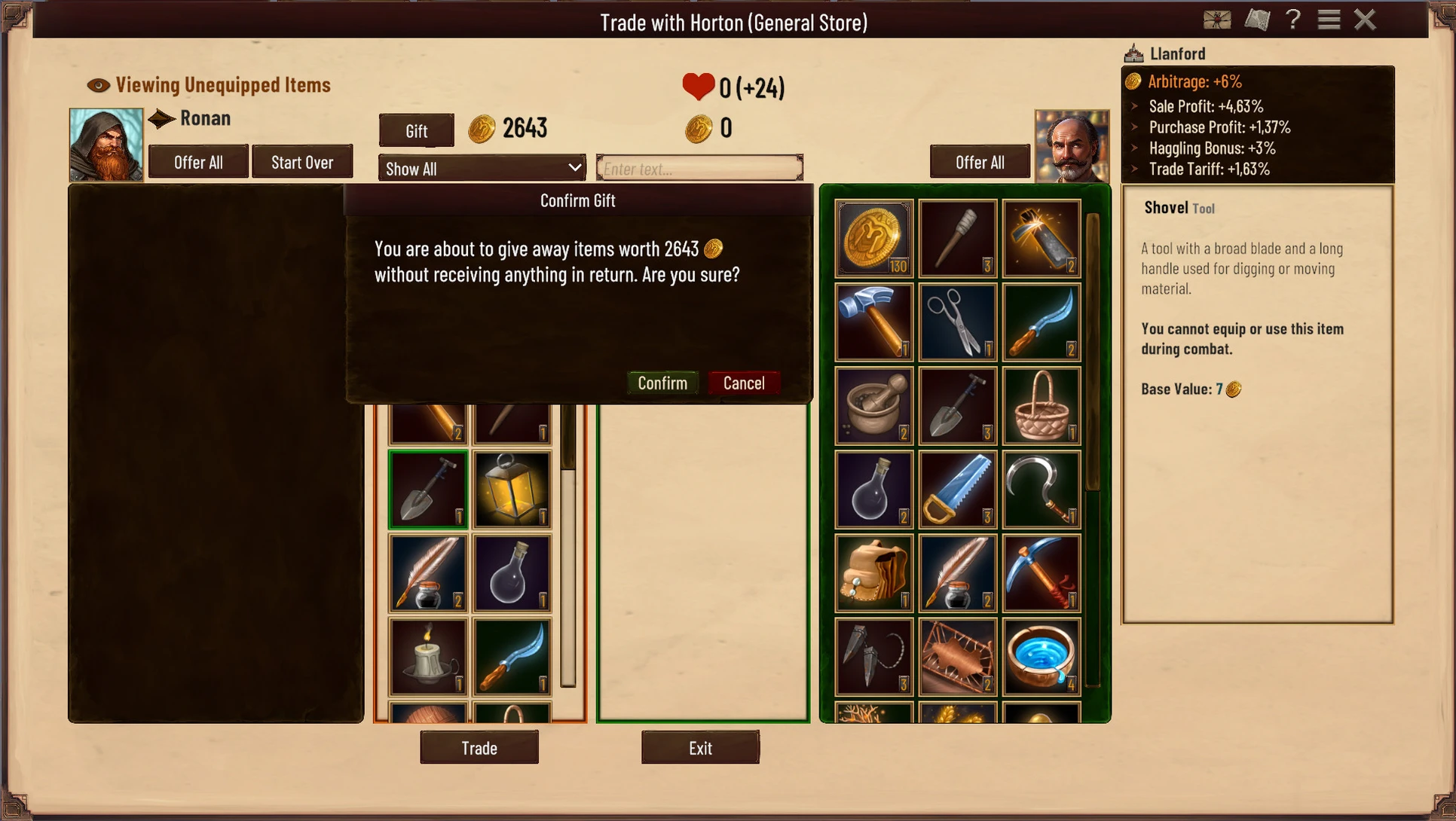Open the help question mark

coord(1293,20)
